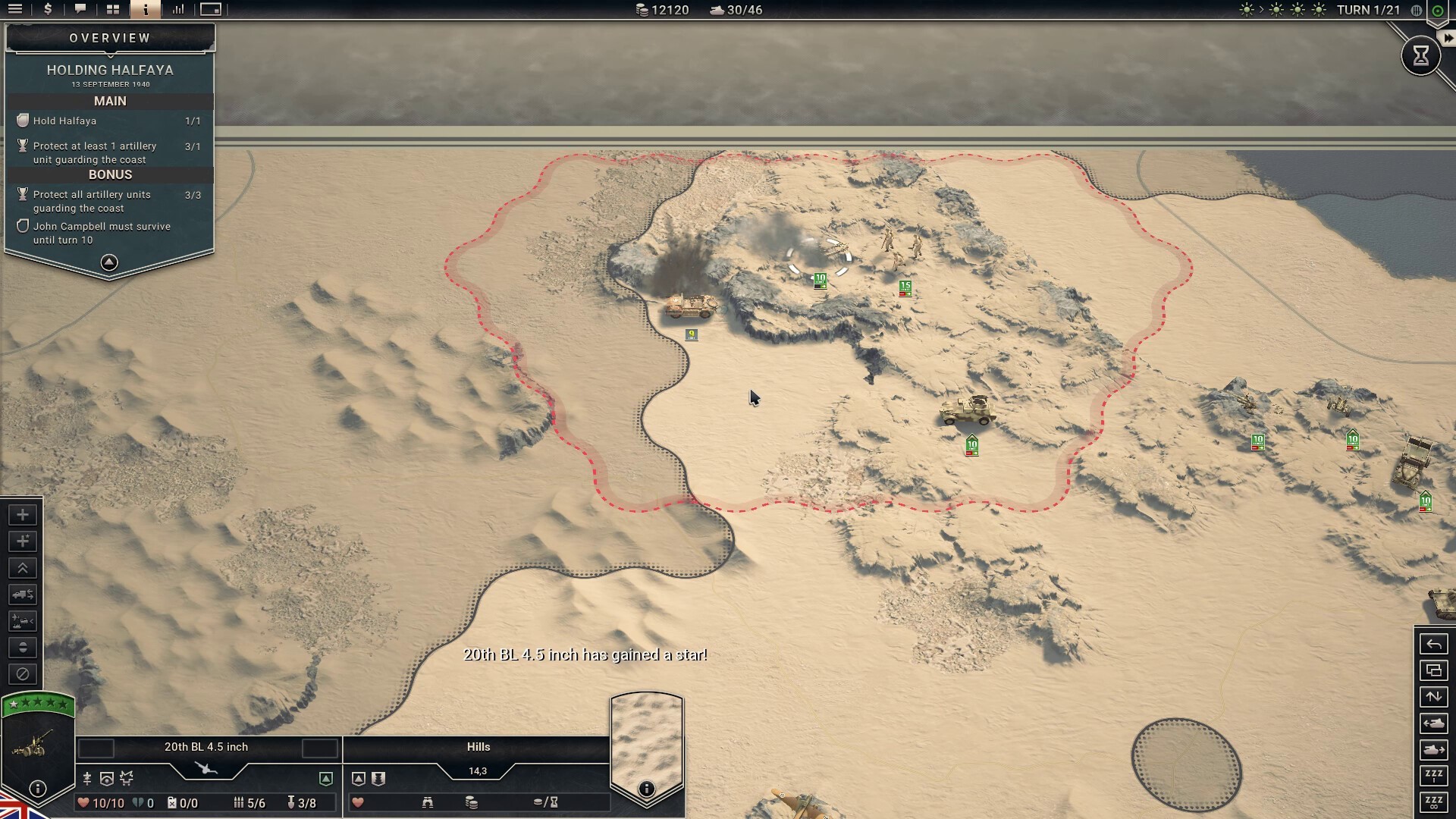Collapse the Overview objectives panel

point(109,262)
